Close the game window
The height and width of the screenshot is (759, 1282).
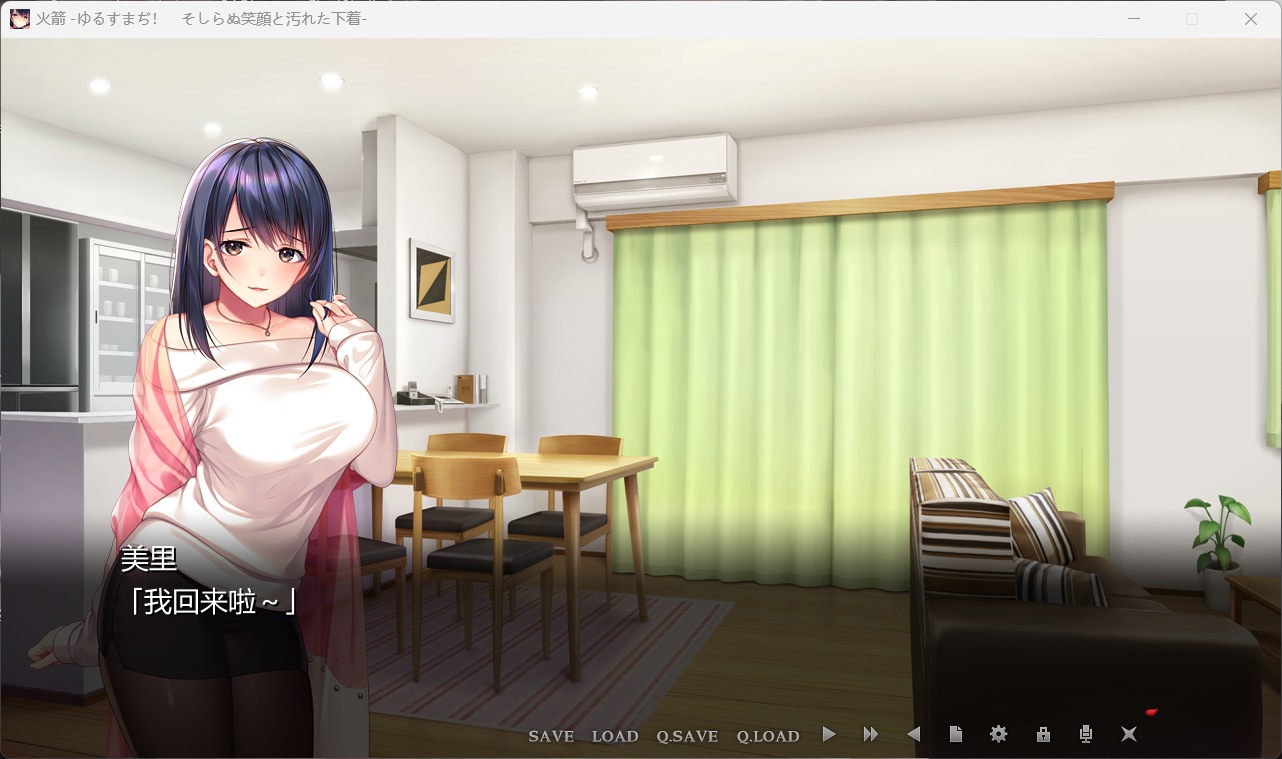click(1250, 19)
